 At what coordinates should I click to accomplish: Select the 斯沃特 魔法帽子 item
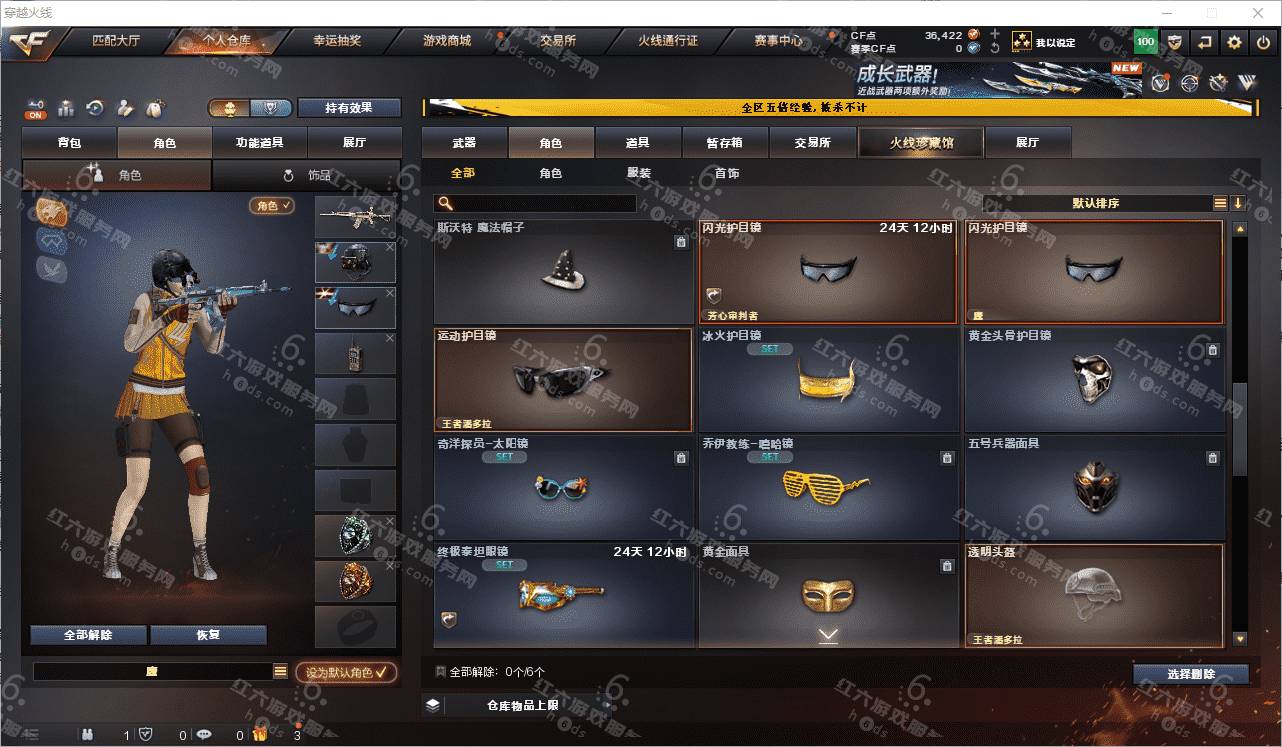pos(563,272)
